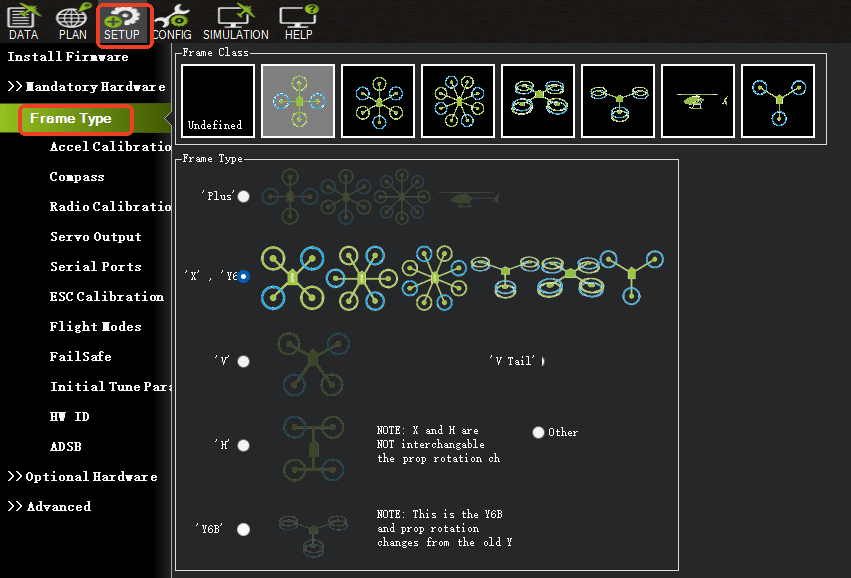Expand the Optional Hardware section

click(83, 477)
